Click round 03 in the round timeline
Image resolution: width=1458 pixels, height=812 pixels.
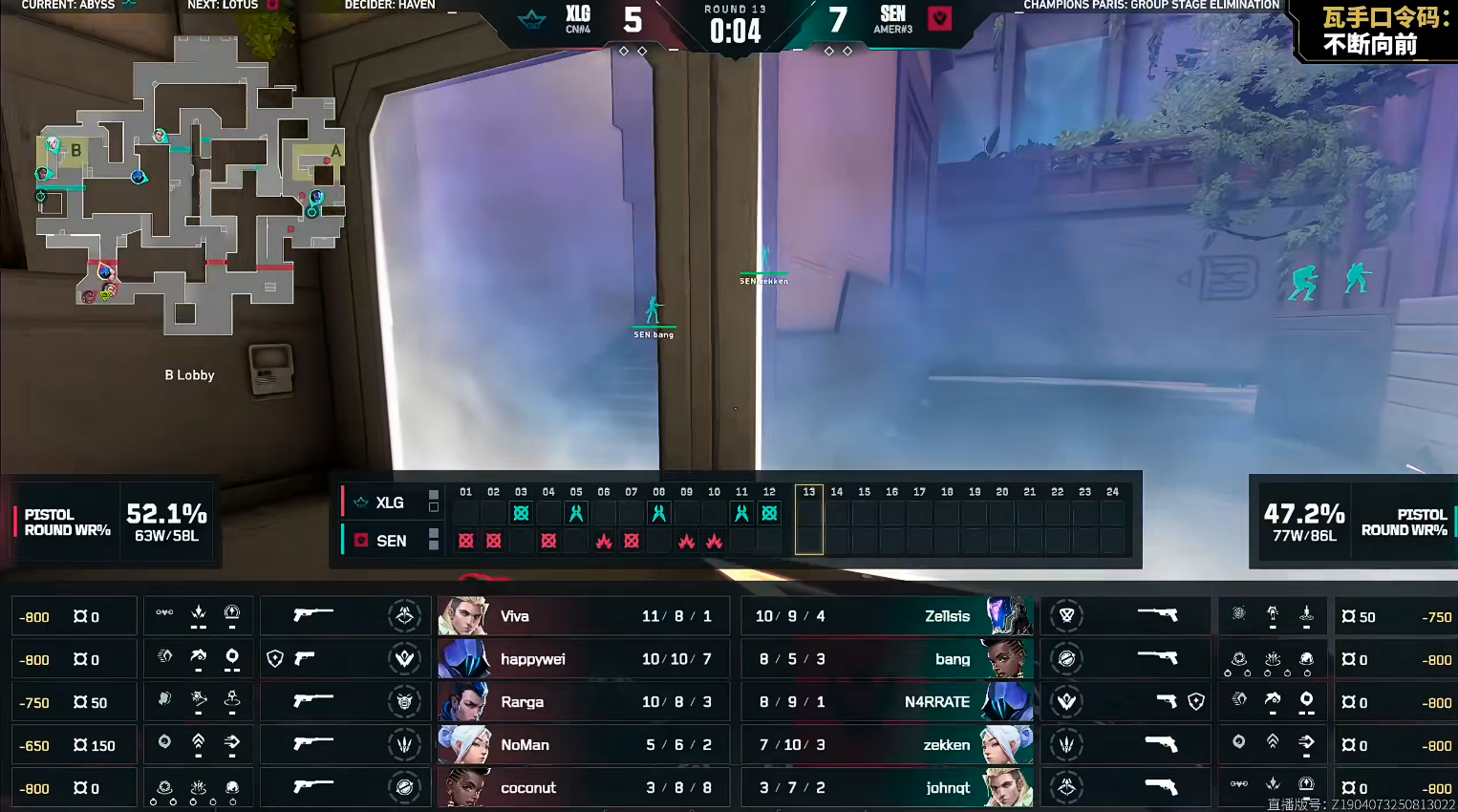point(521,513)
